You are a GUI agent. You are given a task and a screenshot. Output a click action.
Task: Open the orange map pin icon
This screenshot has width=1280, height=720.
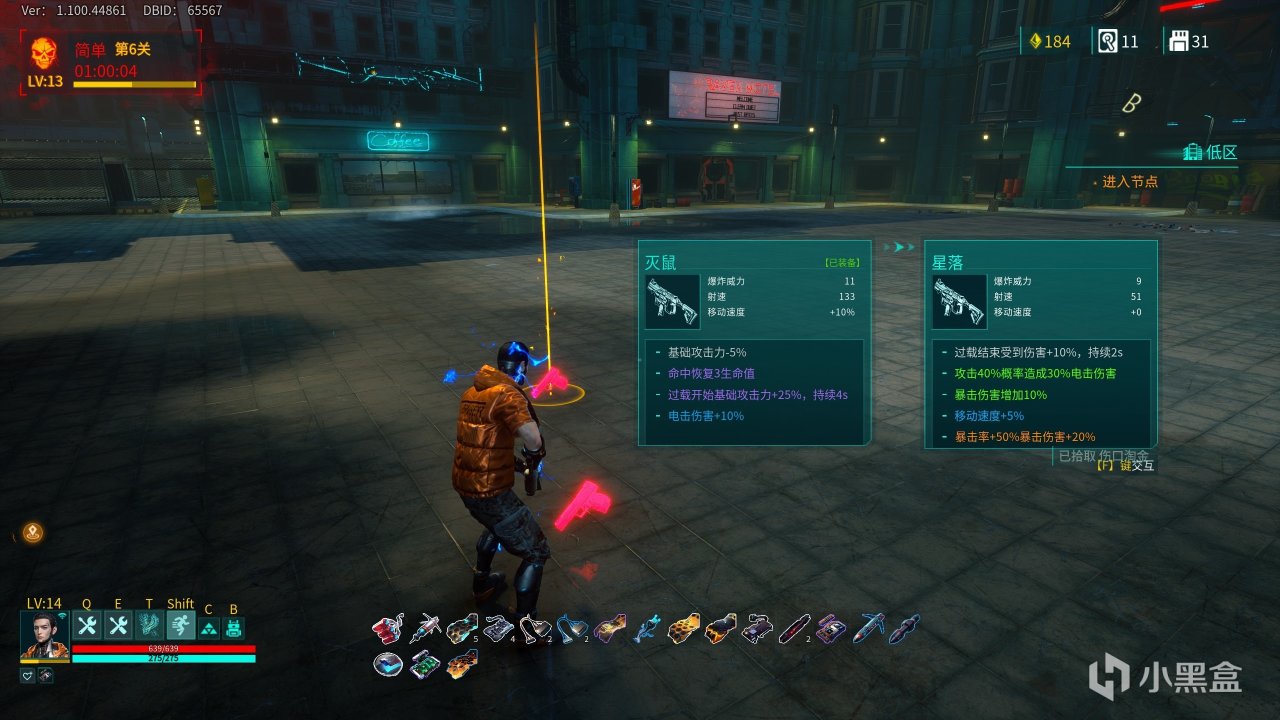tap(33, 533)
